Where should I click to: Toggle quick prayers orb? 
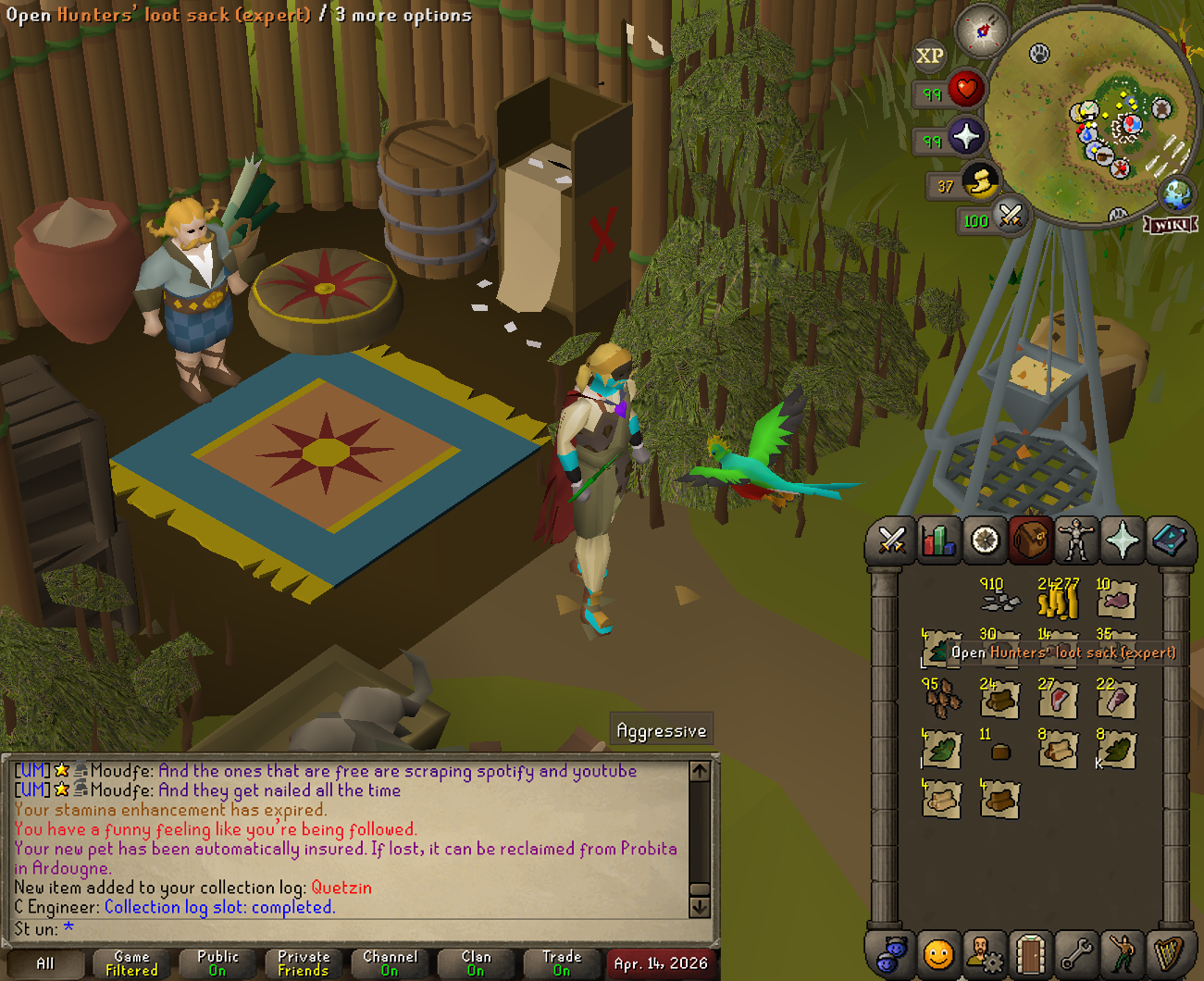coord(965,137)
